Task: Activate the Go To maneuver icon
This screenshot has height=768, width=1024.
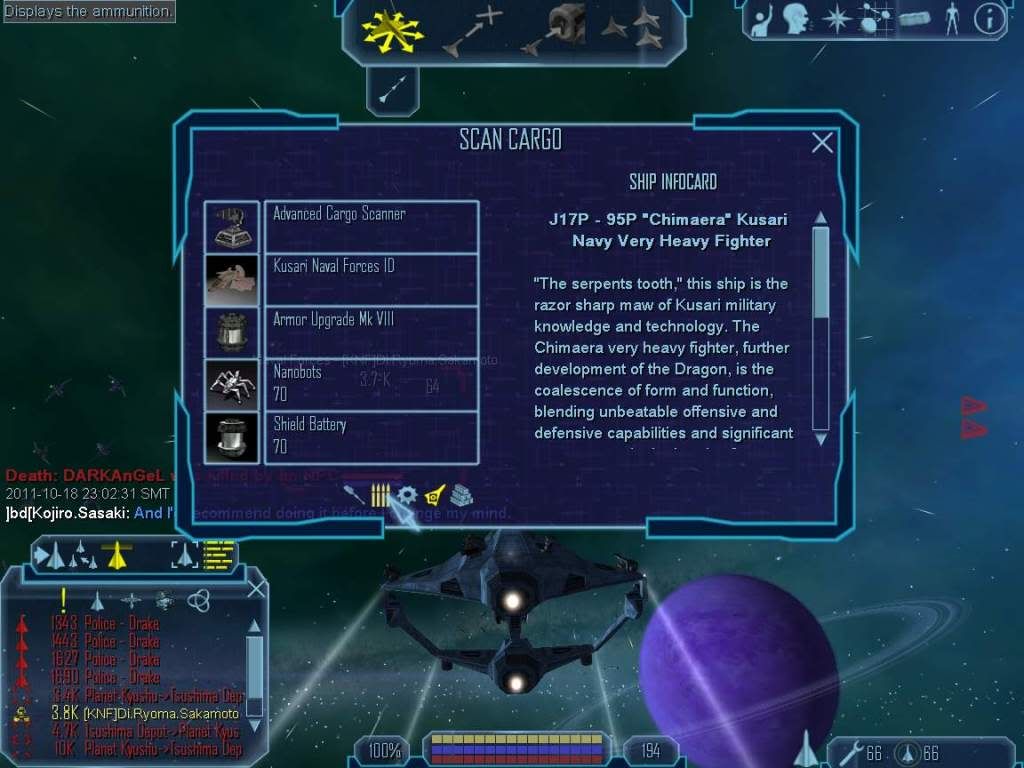Action: click(472, 31)
